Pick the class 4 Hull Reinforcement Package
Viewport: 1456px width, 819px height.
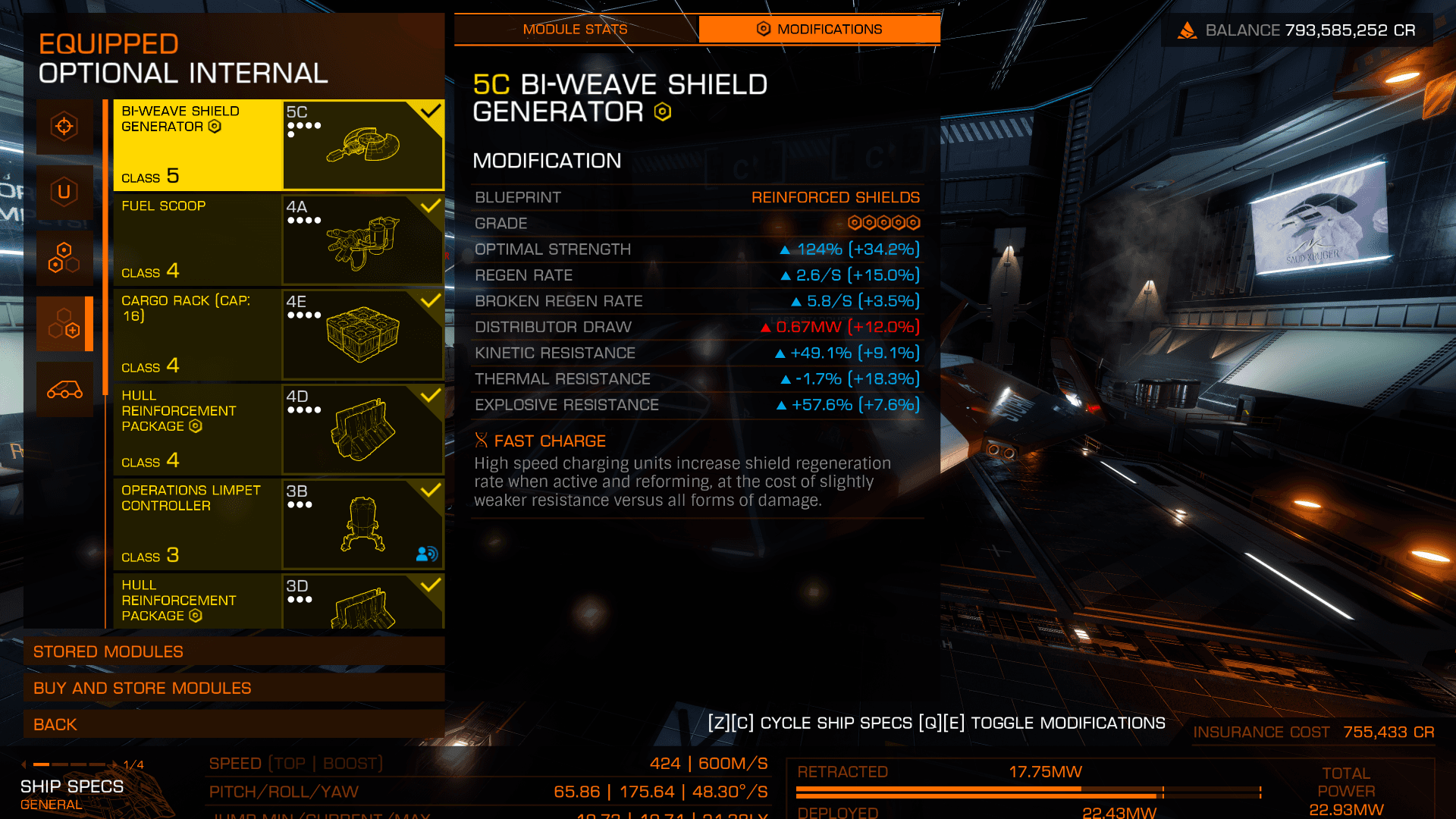(278, 429)
